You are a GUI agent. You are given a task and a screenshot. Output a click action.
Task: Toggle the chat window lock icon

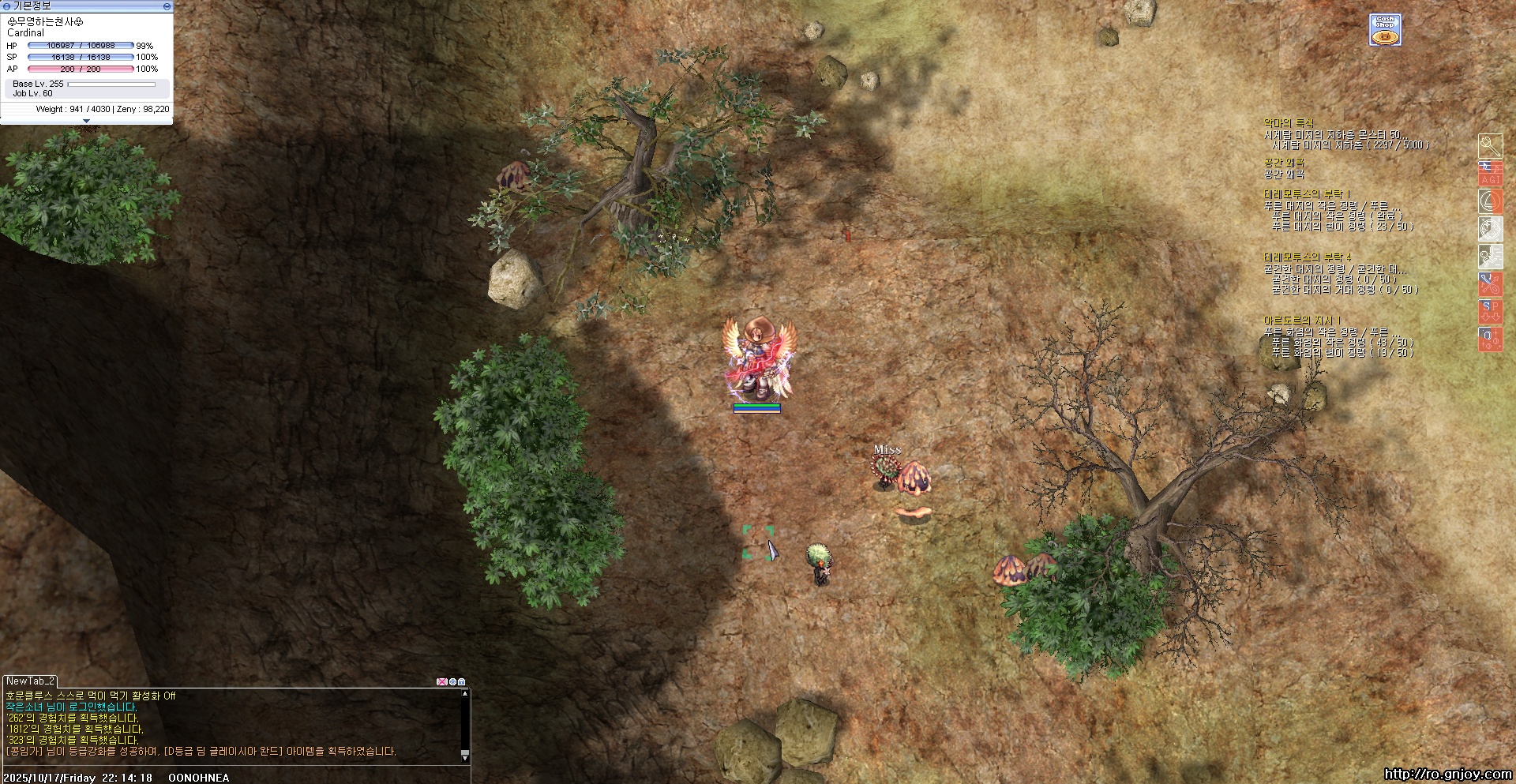coord(462,681)
